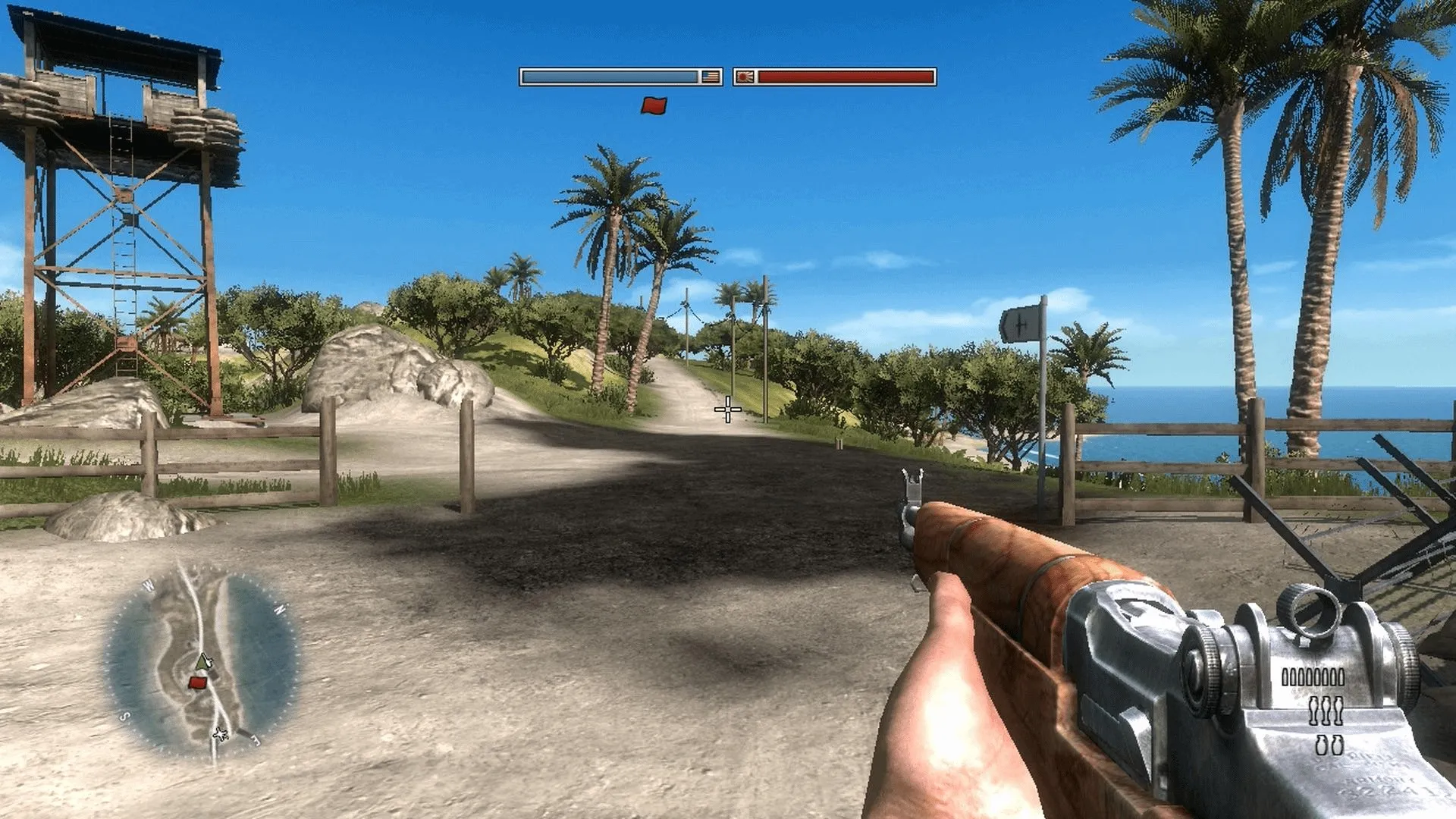The width and height of the screenshot is (1456, 819).
Task: Select the American flag icon on the blue bar
Action: [710, 76]
